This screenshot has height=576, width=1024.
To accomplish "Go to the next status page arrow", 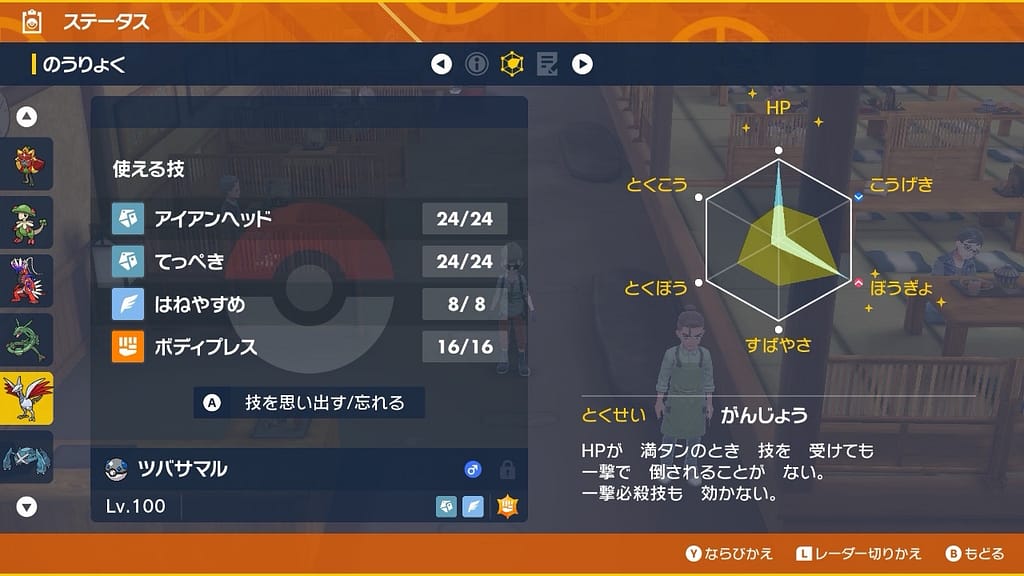I will pos(582,65).
